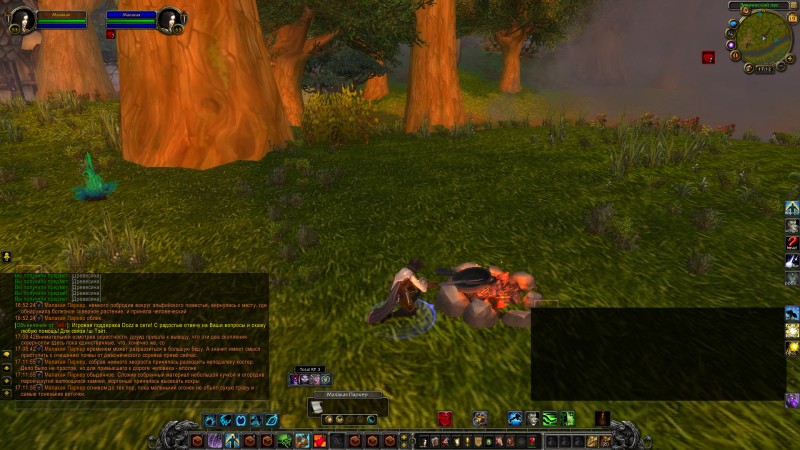The width and height of the screenshot is (800, 450).
Task: Use the green leaf ability on action bar
Action: (285, 440)
